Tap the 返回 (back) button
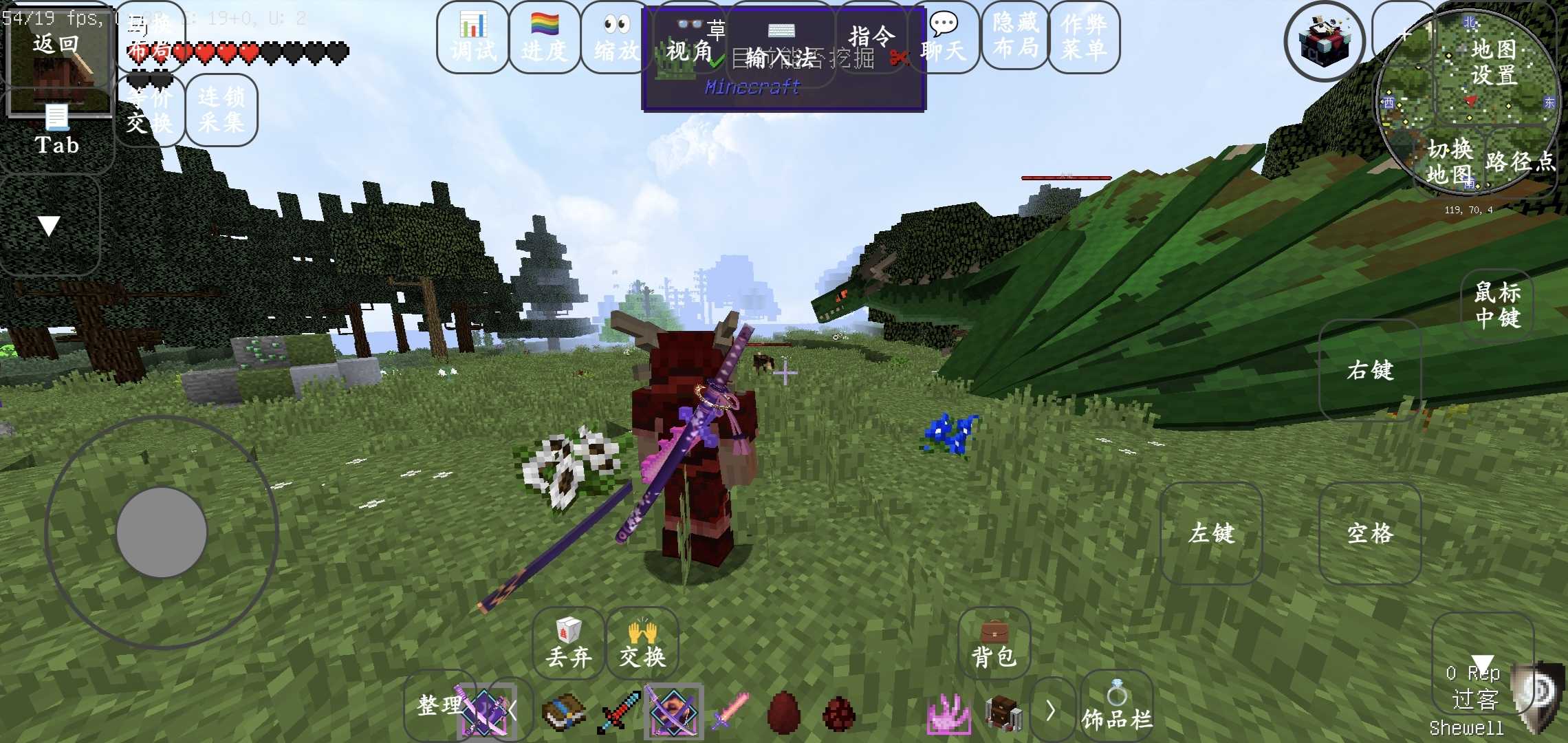Screen dimensions: 1568x743 coord(56,45)
